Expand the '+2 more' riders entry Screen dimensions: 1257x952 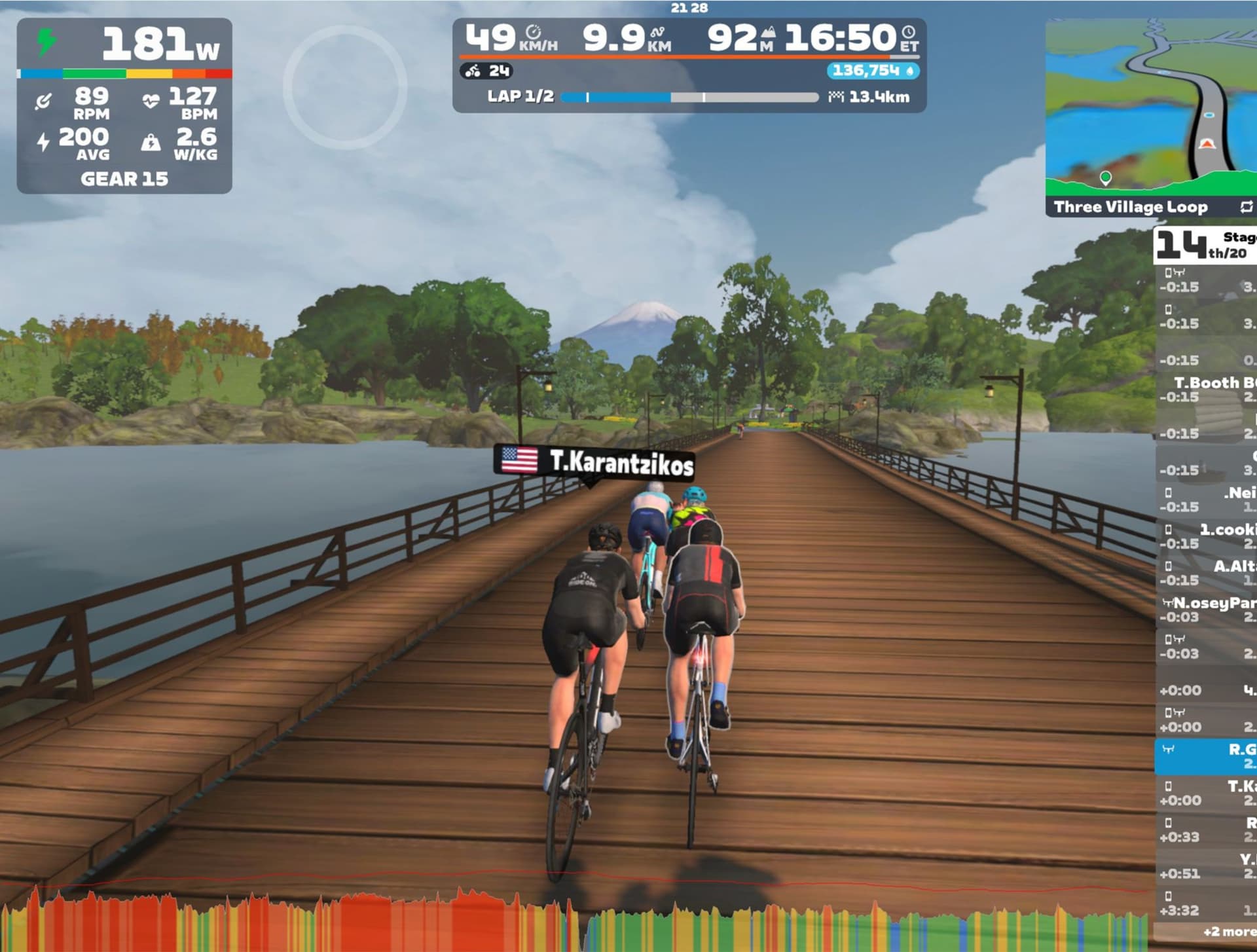(1228, 931)
